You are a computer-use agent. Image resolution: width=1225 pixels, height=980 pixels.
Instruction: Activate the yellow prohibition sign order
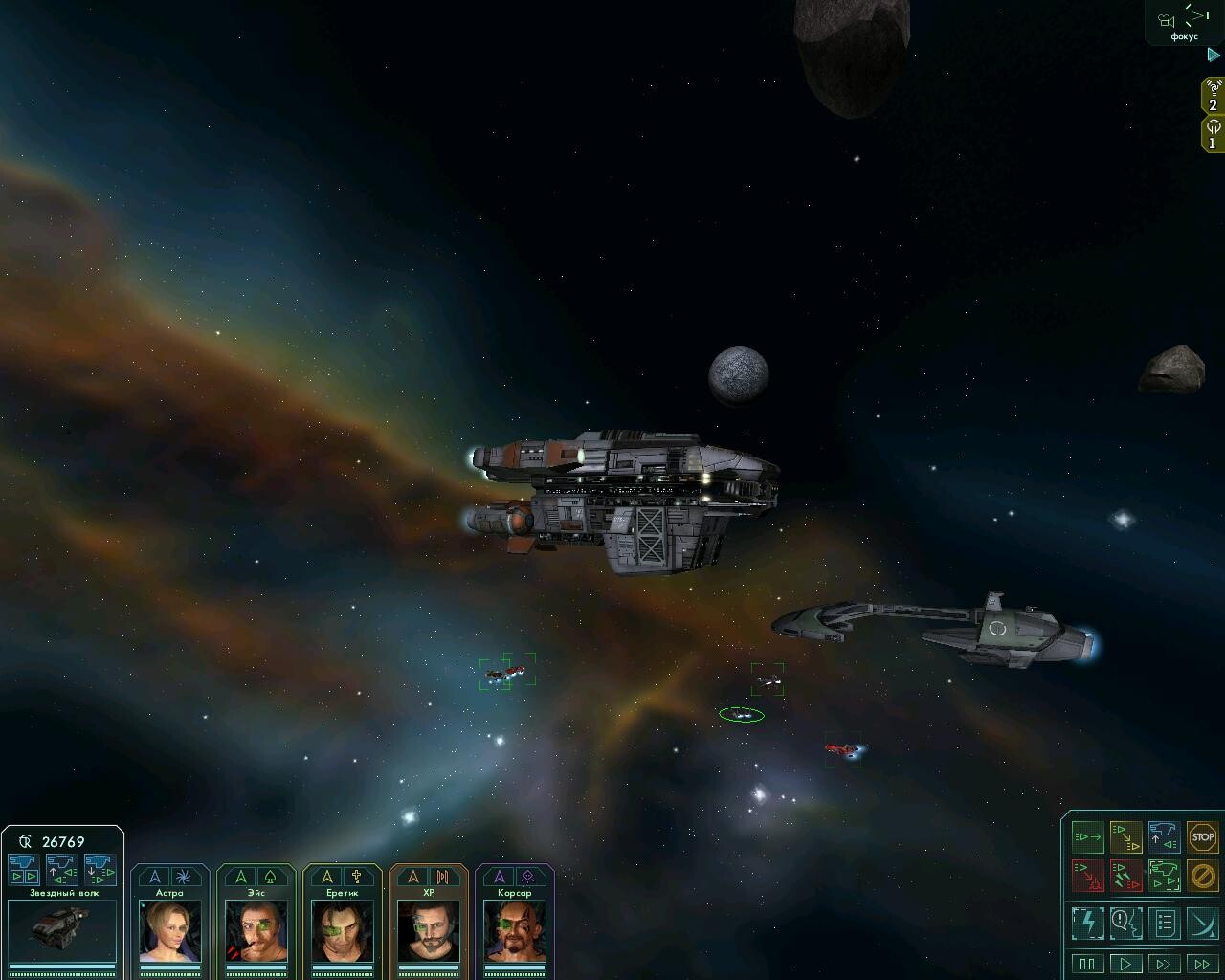pos(1202,875)
